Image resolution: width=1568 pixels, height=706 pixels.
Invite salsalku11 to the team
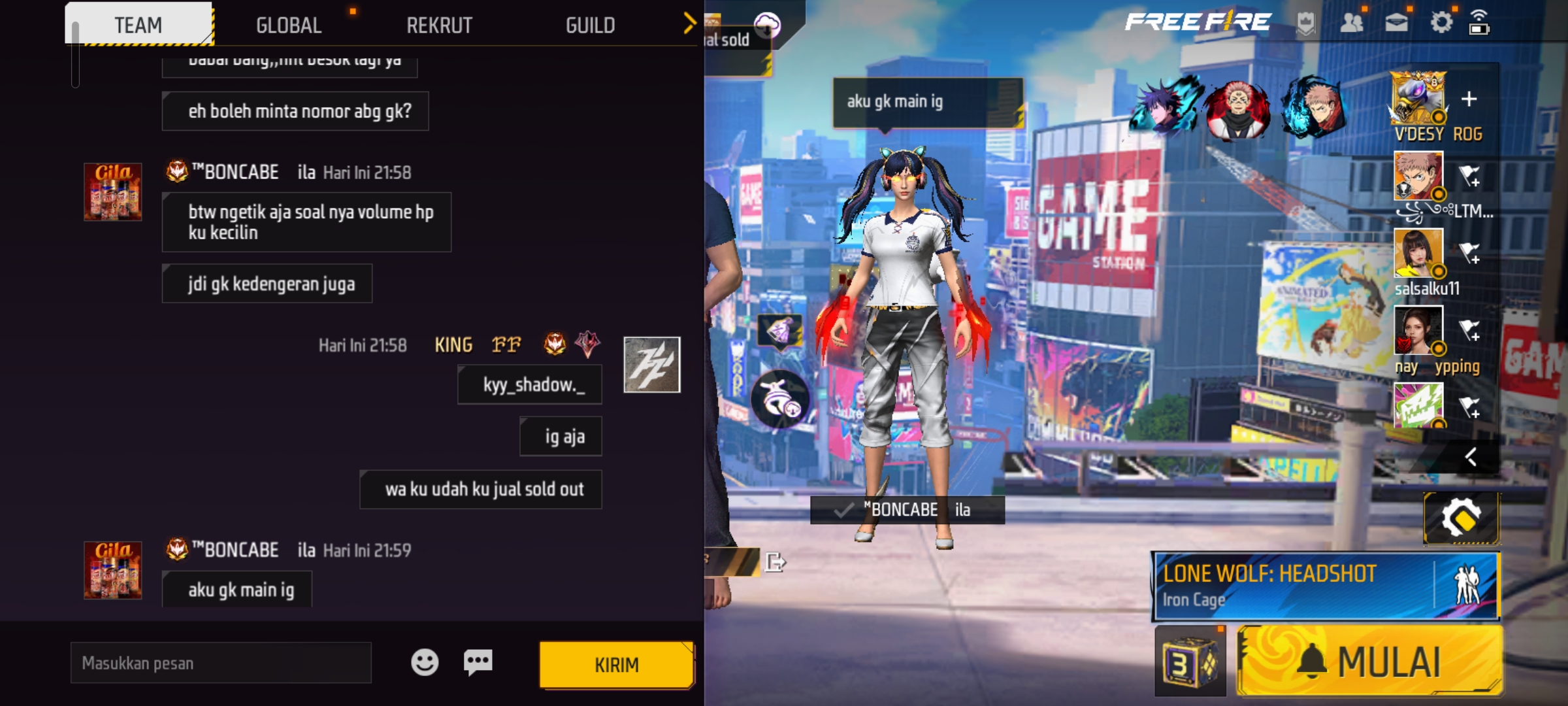click(1469, 253)
